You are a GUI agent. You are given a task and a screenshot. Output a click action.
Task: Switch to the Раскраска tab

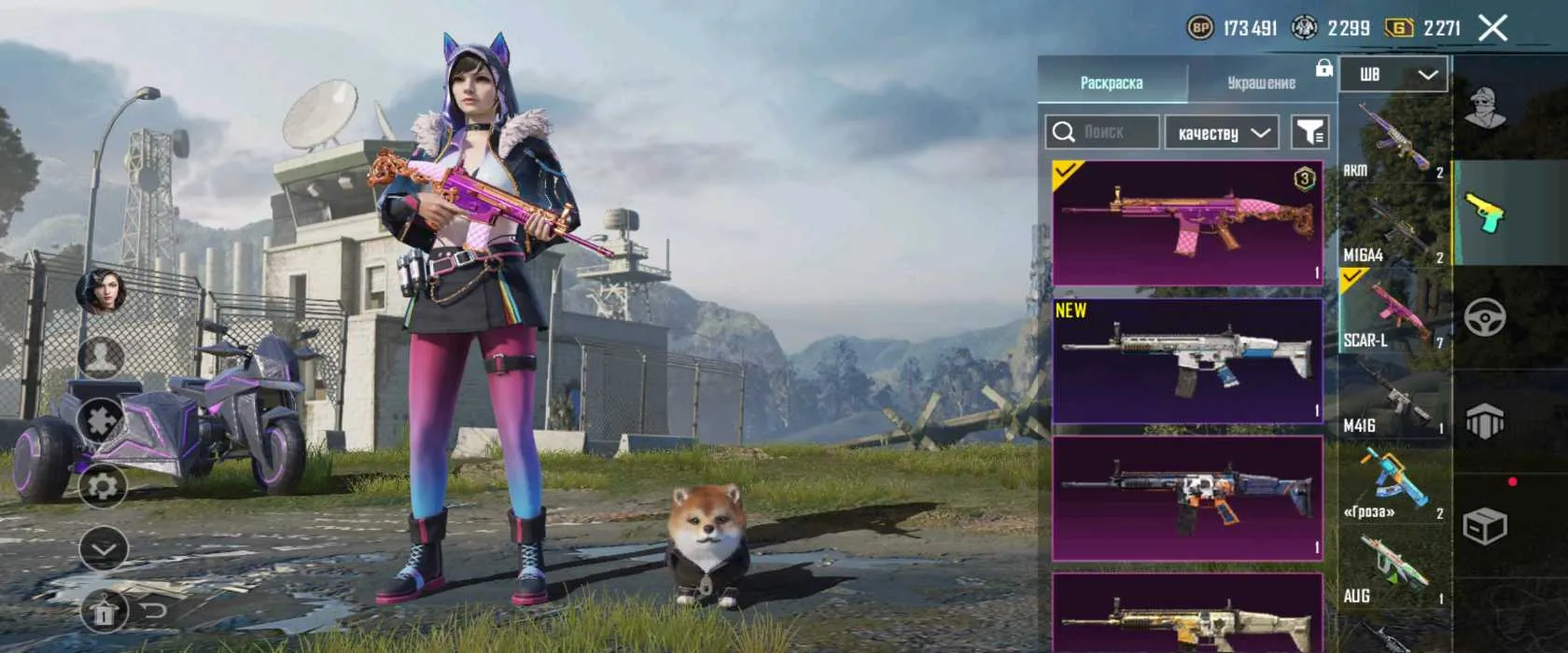click(1111, 82)
